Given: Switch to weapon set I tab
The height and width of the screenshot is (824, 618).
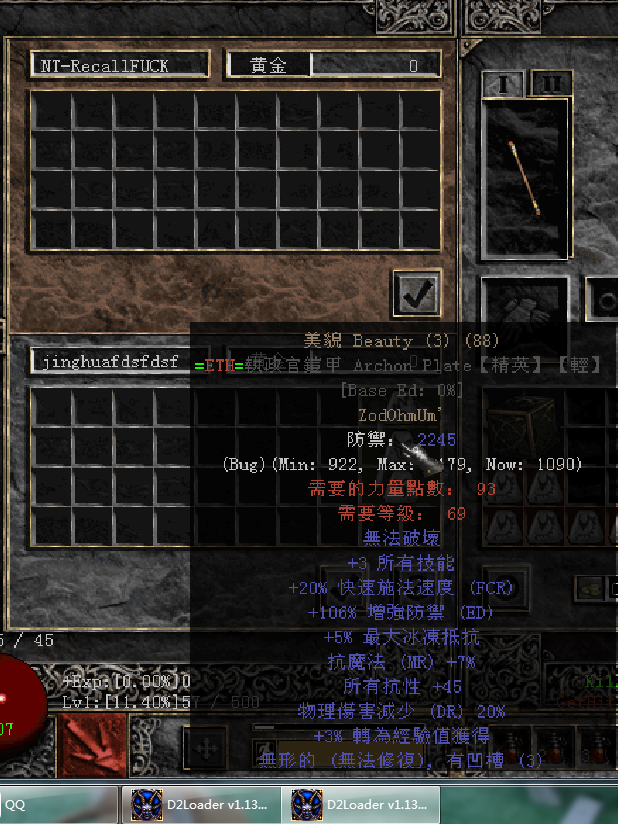Looking at the screenshot, I should point(503,83).
